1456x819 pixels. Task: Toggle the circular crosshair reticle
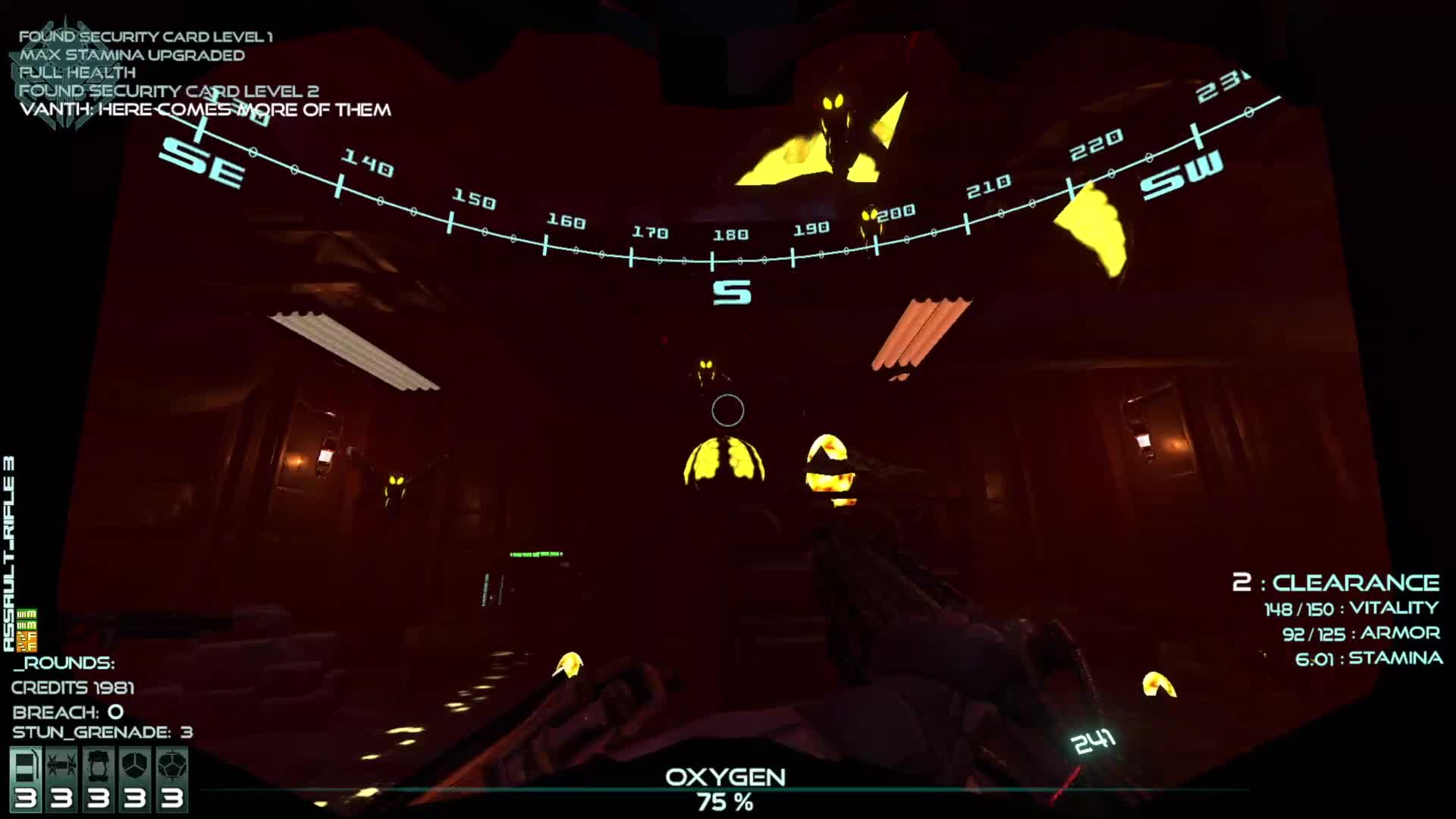point(726,409)
